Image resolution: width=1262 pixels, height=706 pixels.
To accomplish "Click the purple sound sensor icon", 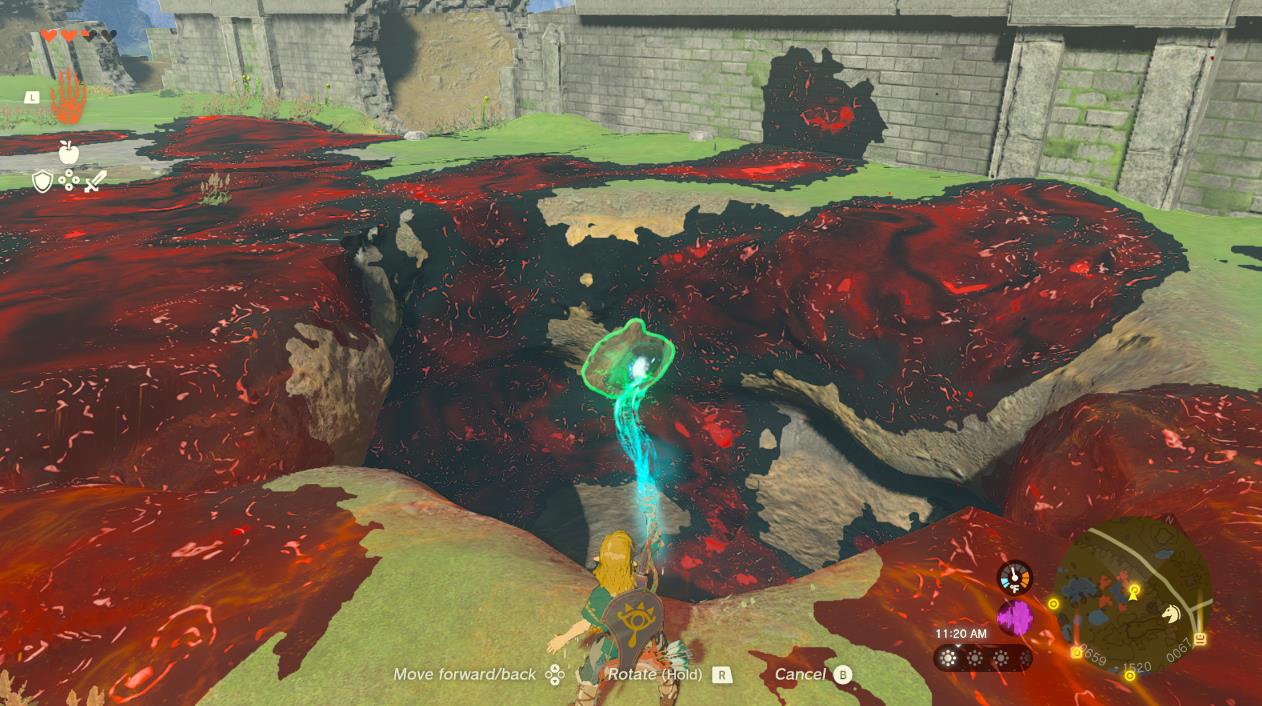I will point(1014,618).
